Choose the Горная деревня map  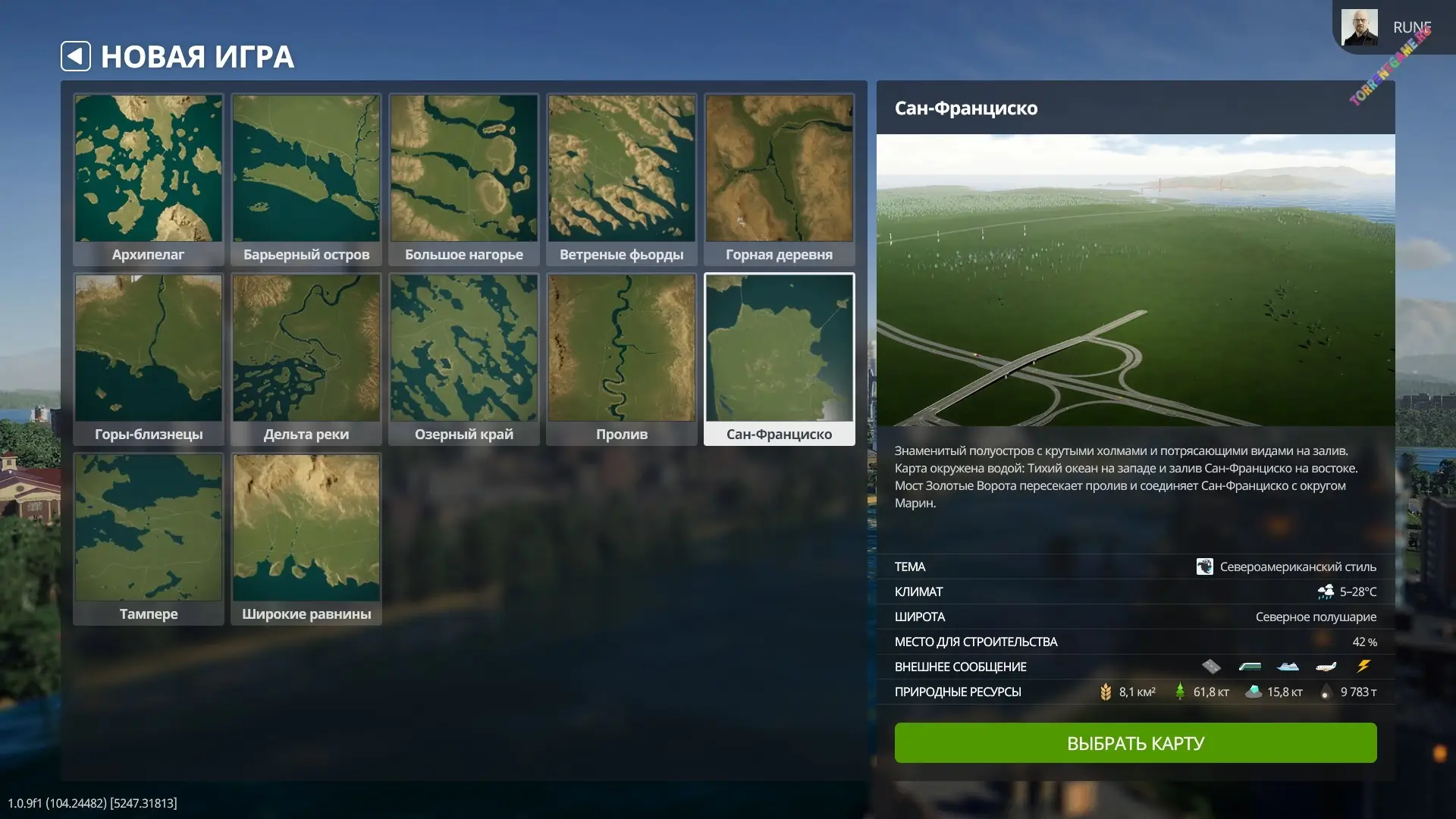pos(780,179)
